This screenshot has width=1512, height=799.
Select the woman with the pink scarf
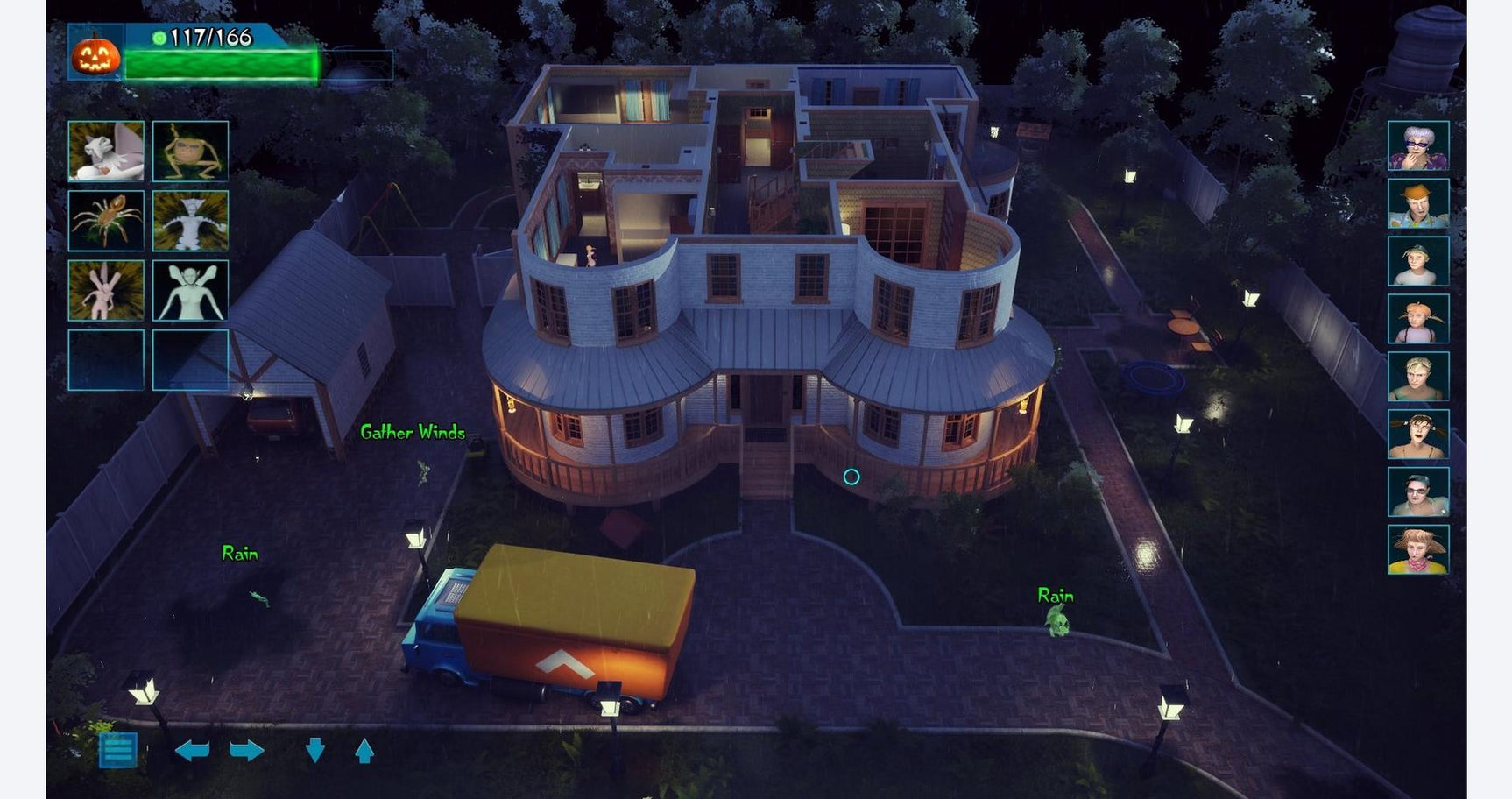1418,550
